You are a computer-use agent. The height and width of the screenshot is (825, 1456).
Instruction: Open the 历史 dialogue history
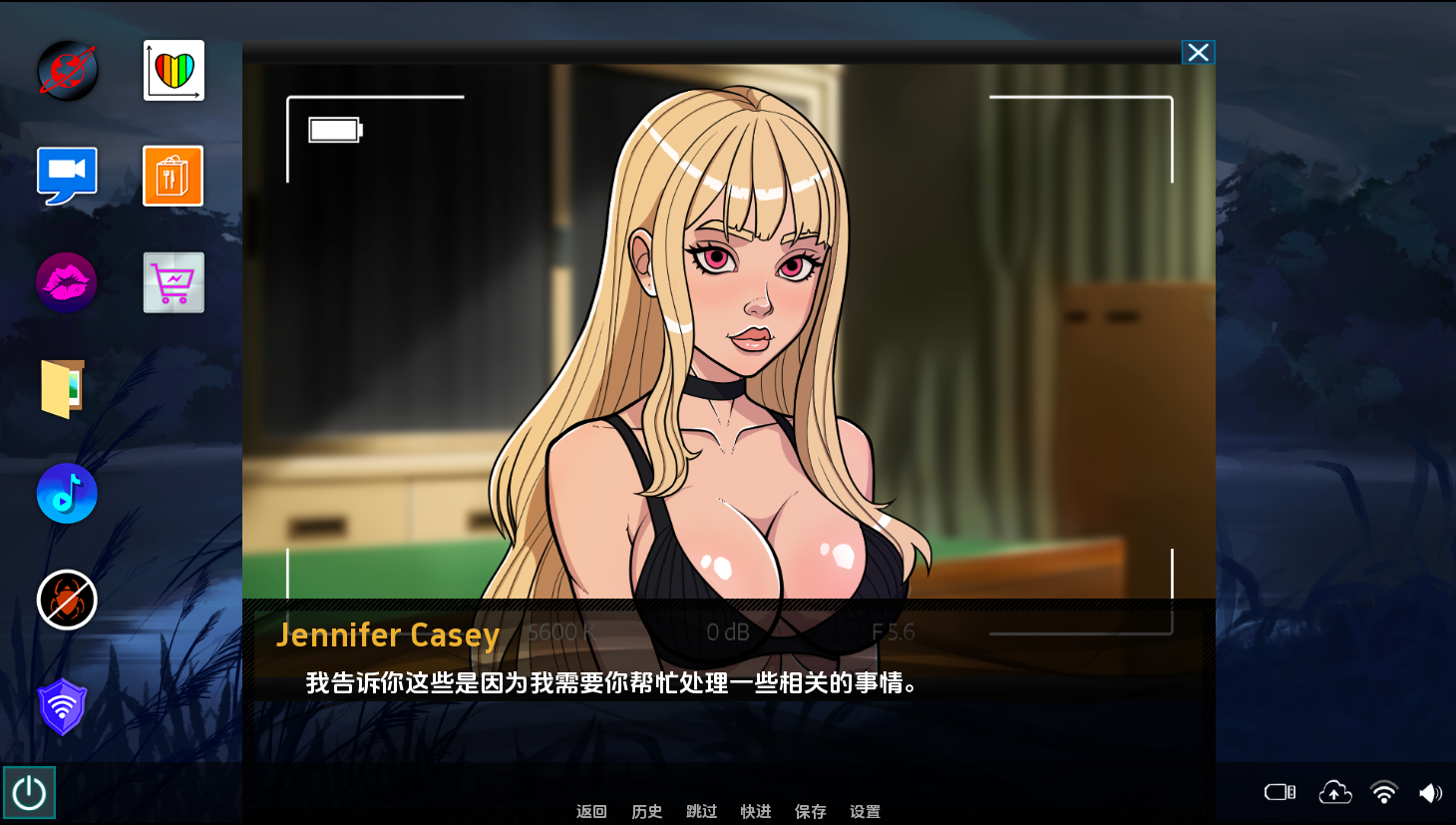point(647,811)
